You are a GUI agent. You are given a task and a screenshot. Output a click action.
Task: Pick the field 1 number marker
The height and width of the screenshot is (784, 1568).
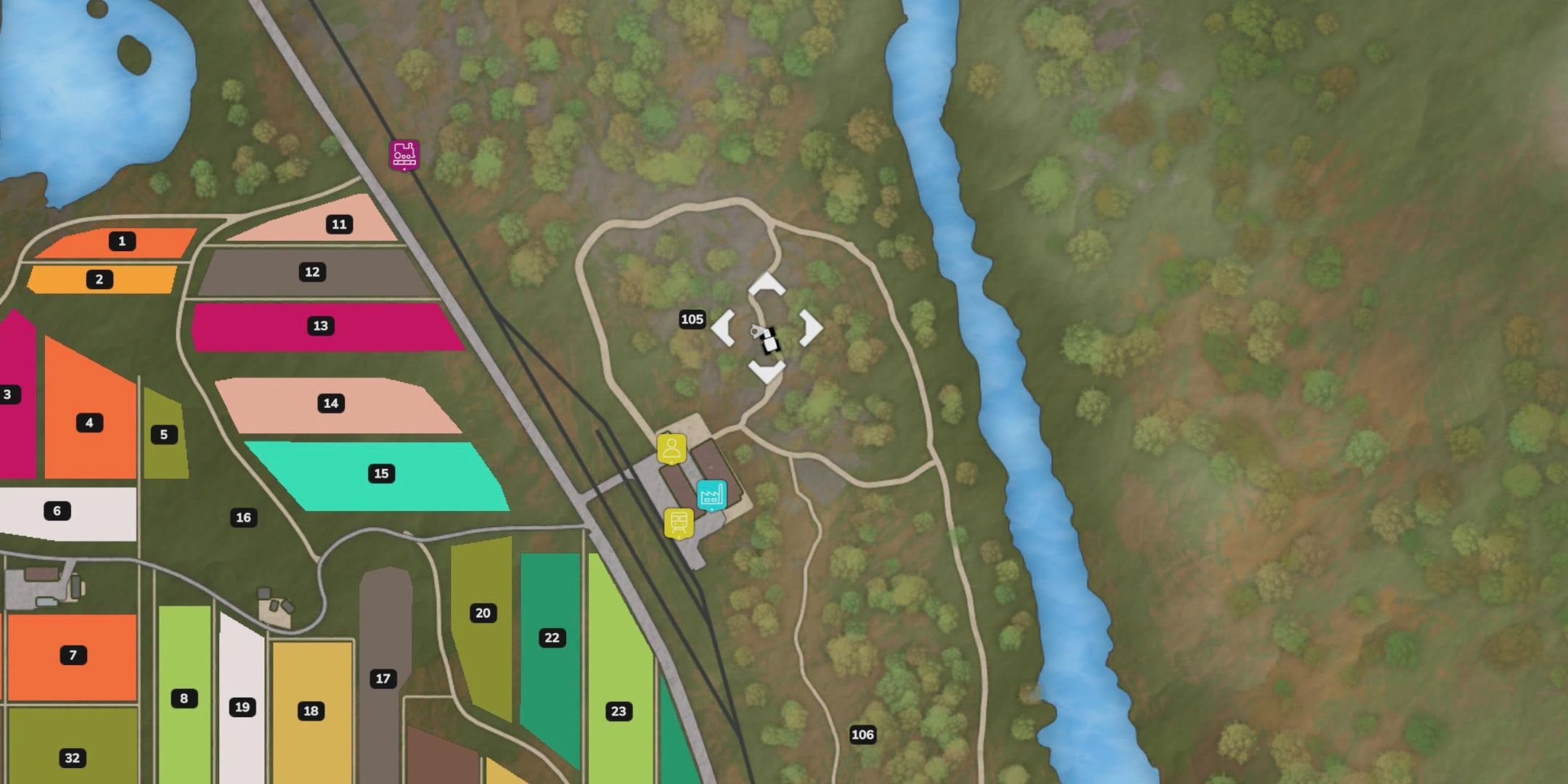pyautogui.click(x=122, y=241)
